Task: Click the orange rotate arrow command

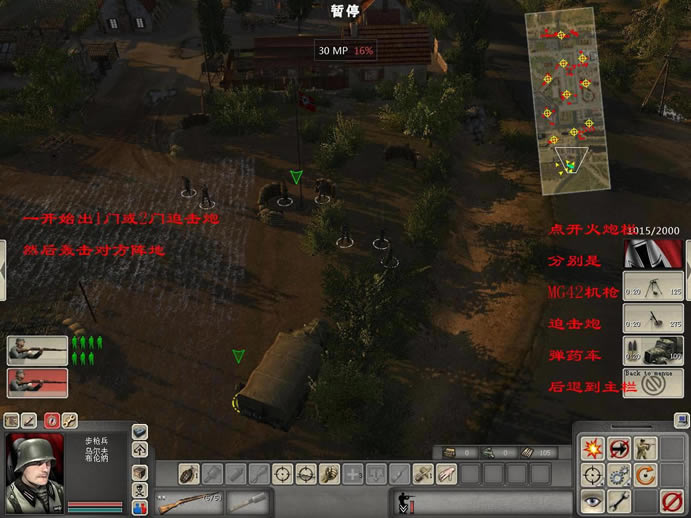Action: (x=647, y=473)
